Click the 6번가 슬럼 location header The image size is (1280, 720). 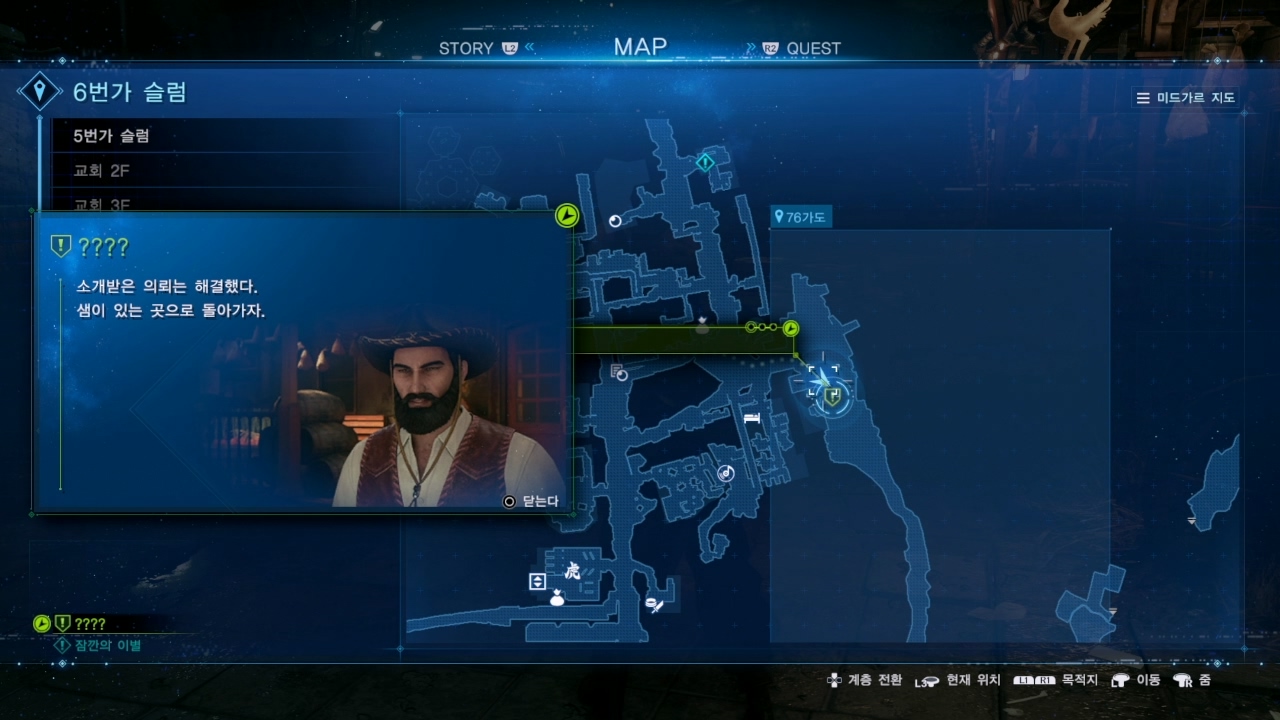tap(130, 93)
